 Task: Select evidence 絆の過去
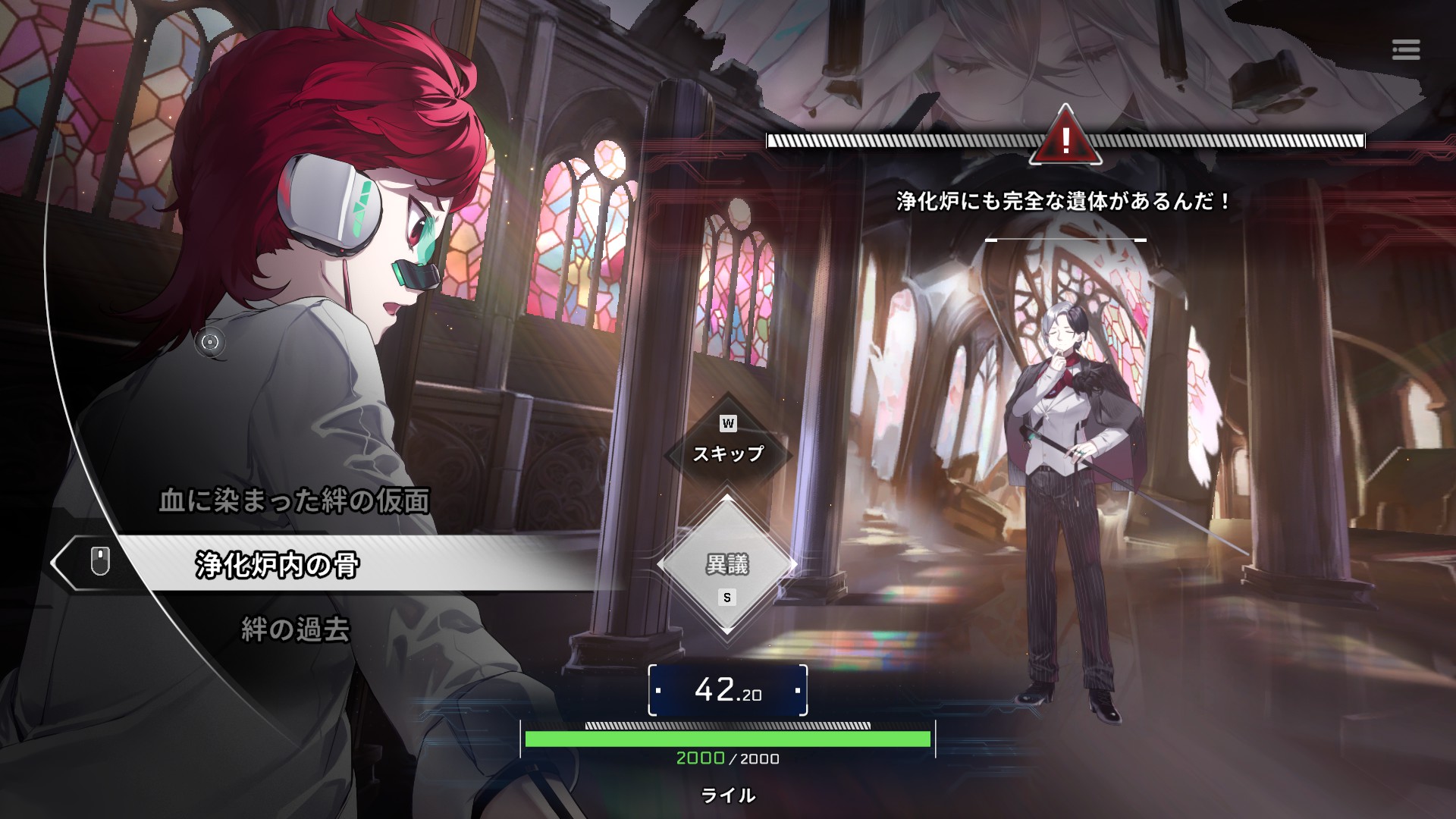click(295, 629)
